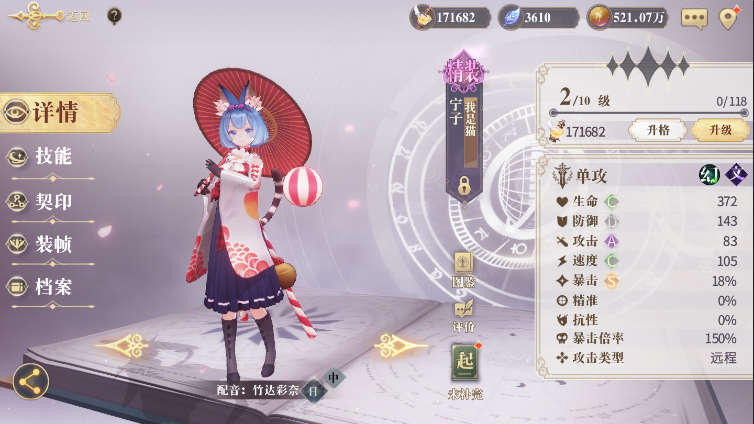This screenshot has width=754, height=424.
Task: Show next character with right arrow
Action: click(x=401, y=347)
